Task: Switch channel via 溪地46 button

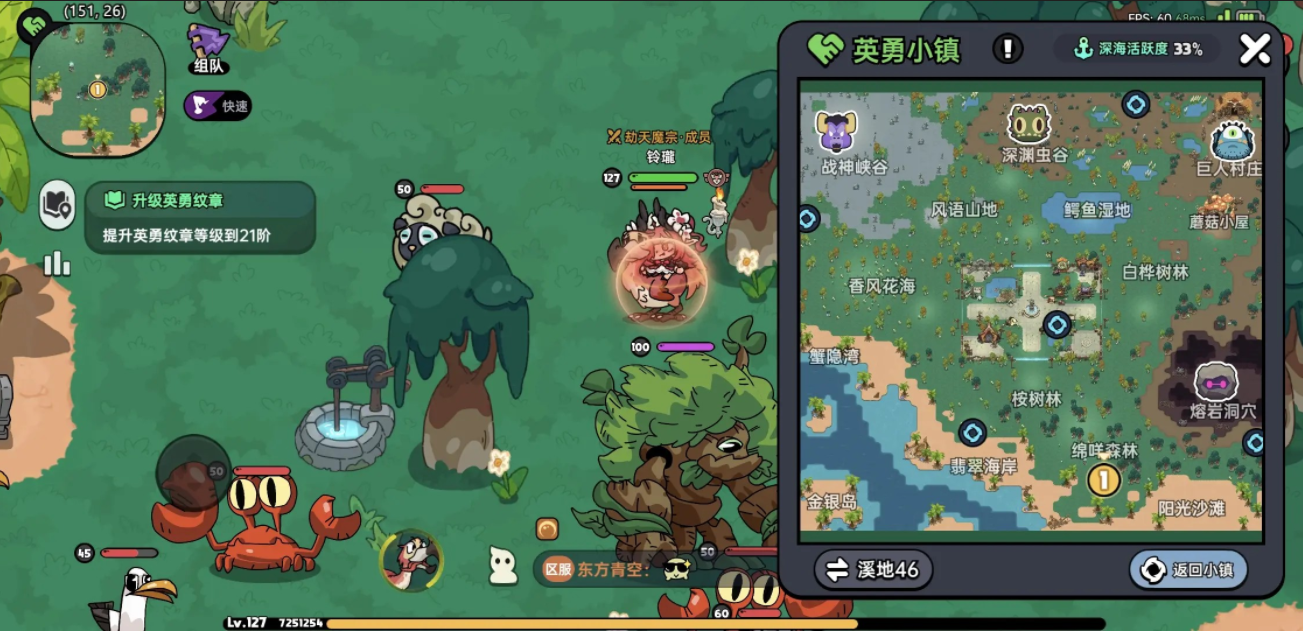Action: point(873,570)
